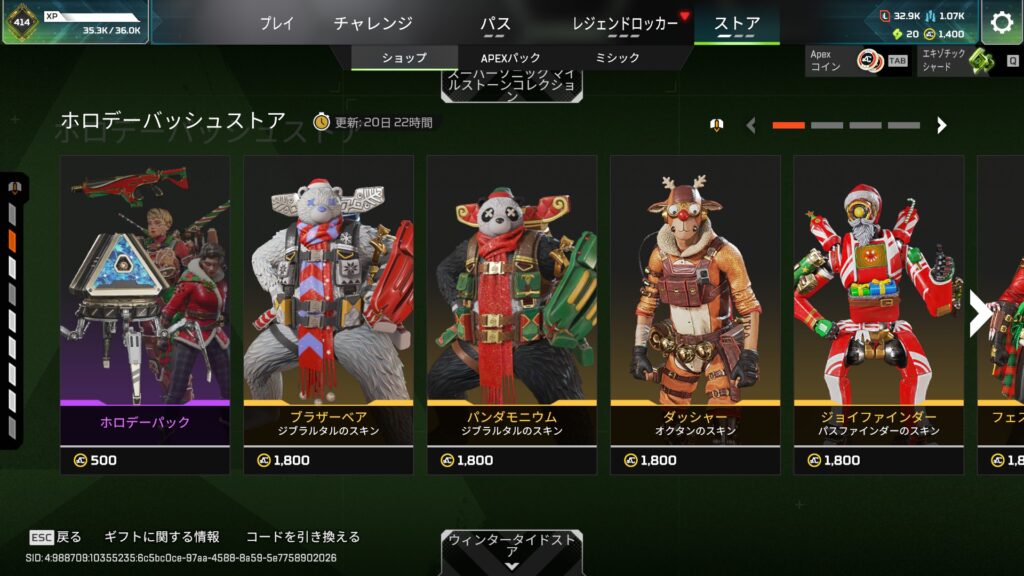This screenshot has width=1024, height=576.
Task: Select the ストア (Store) tab
Action: tap(737, 23)
